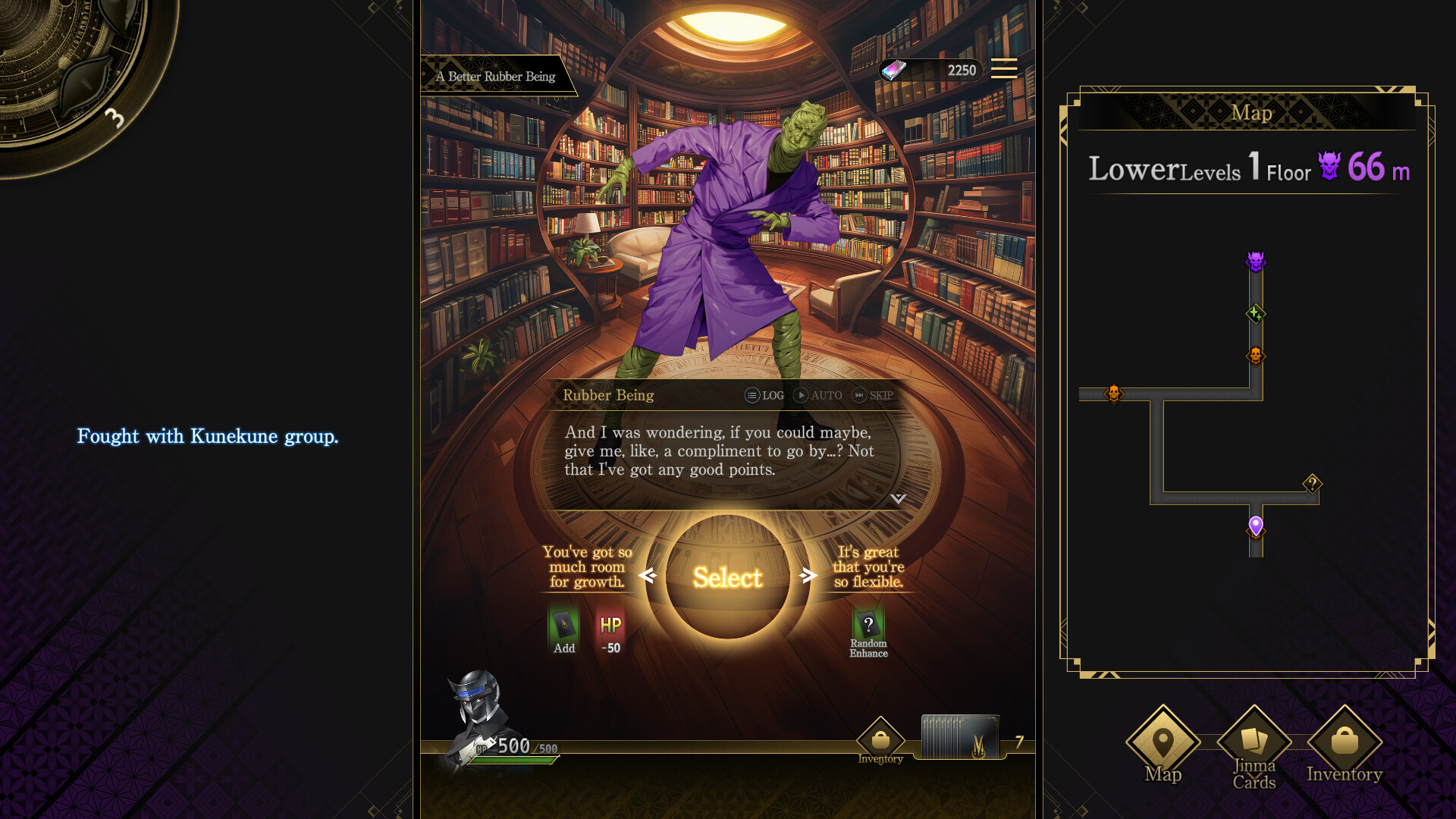Select the green sparkle node on map
Screen dimensions: 1456x819
(x=1256, y=313)
